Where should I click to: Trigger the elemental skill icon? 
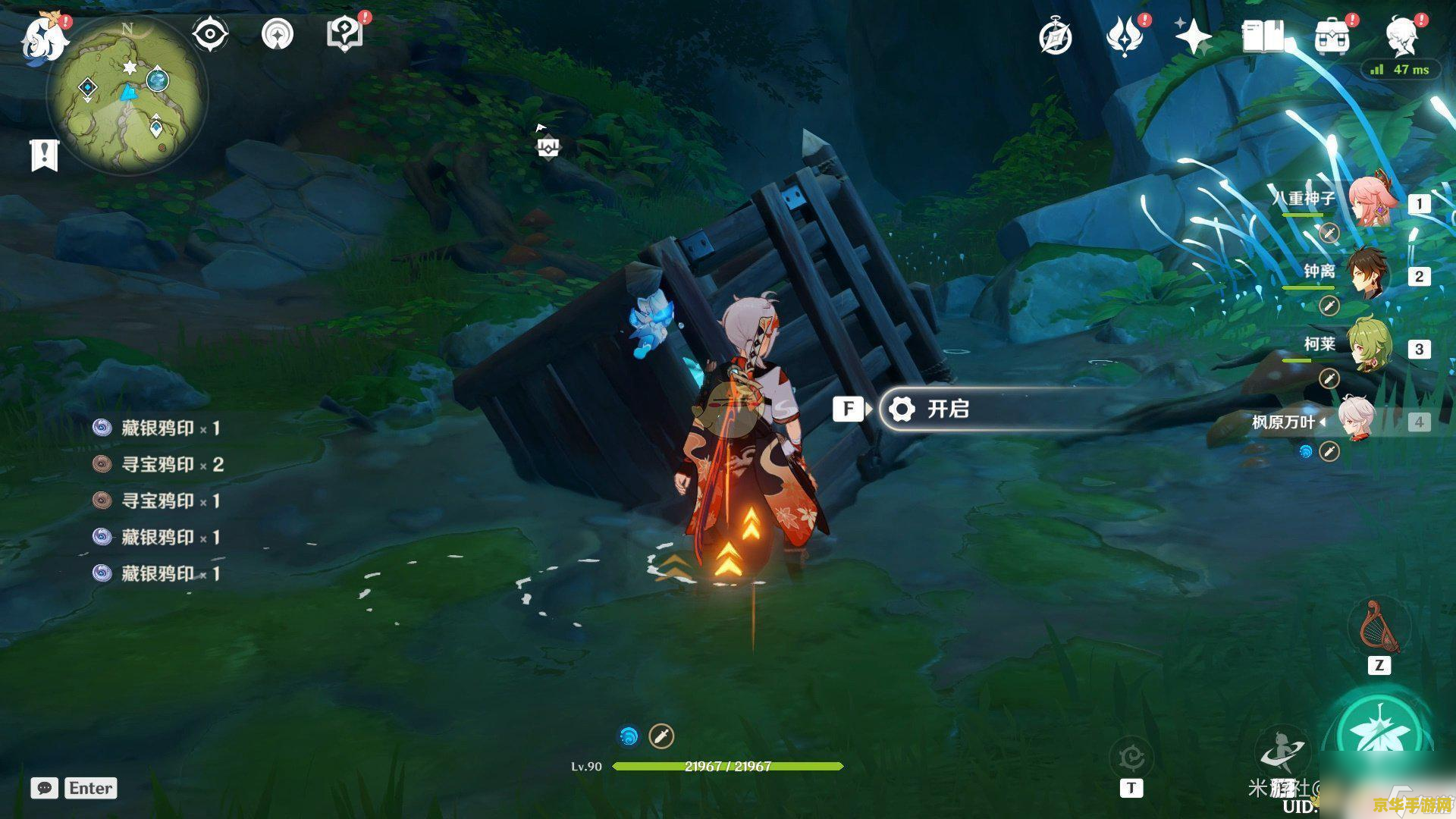[x=1281, y=751]
